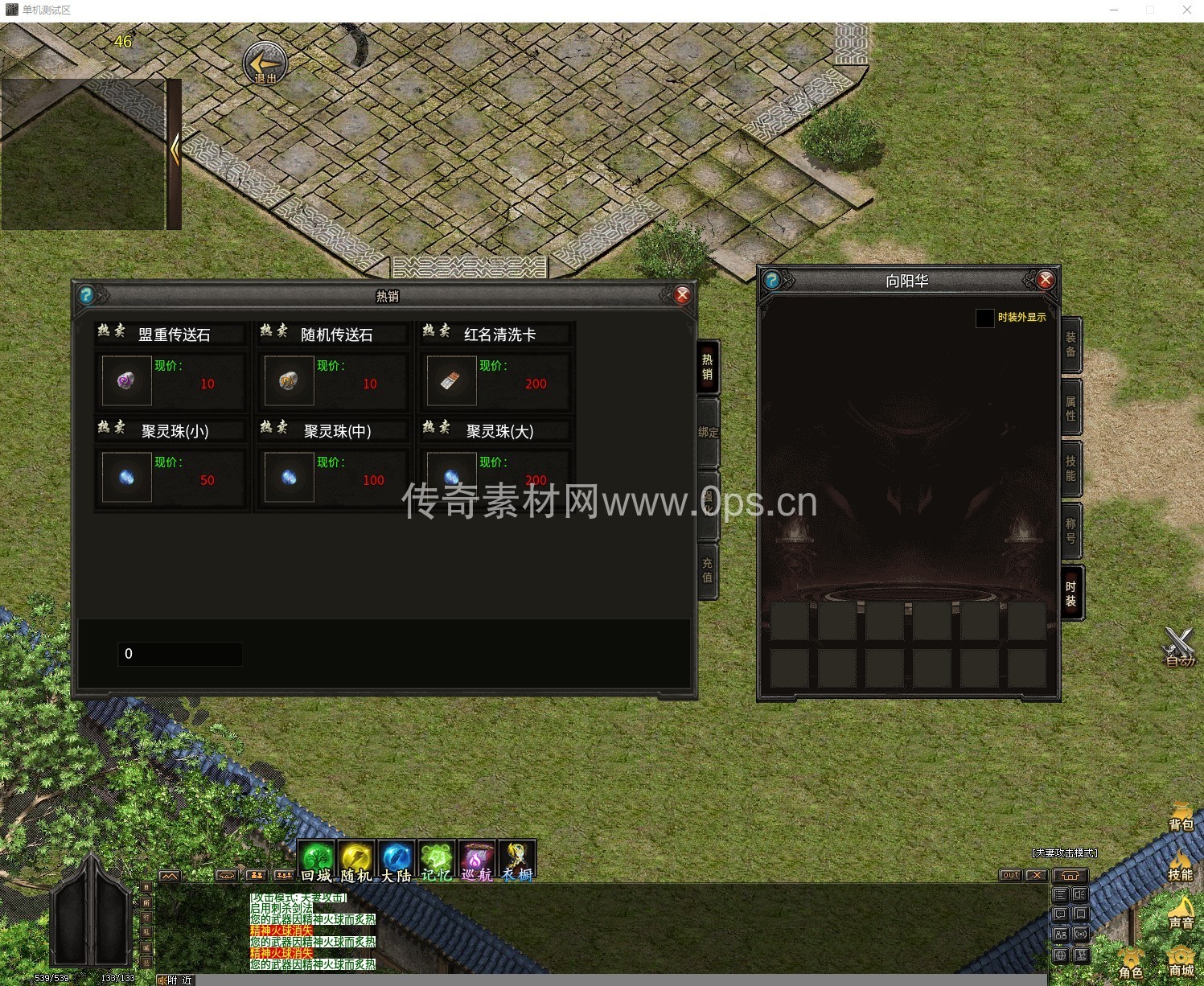Open the 背包 backpack
Viewport: 1204px width, 986px height.
pos(1181,816)
